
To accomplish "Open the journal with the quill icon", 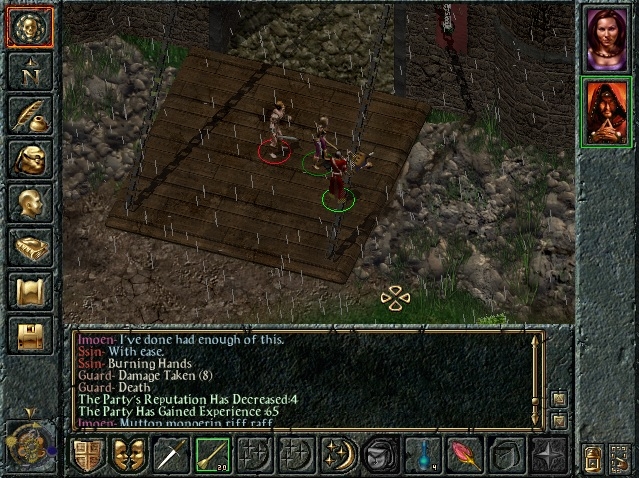I will click(x=29, y=115).
